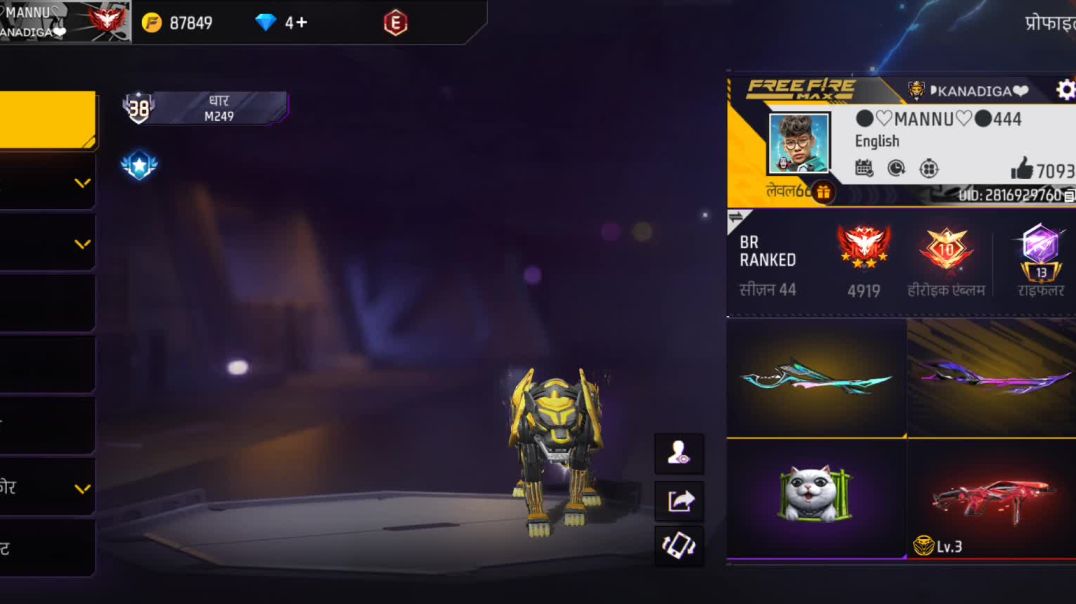
Task: Click the character view icon button
Action: [x=679, y=454]
